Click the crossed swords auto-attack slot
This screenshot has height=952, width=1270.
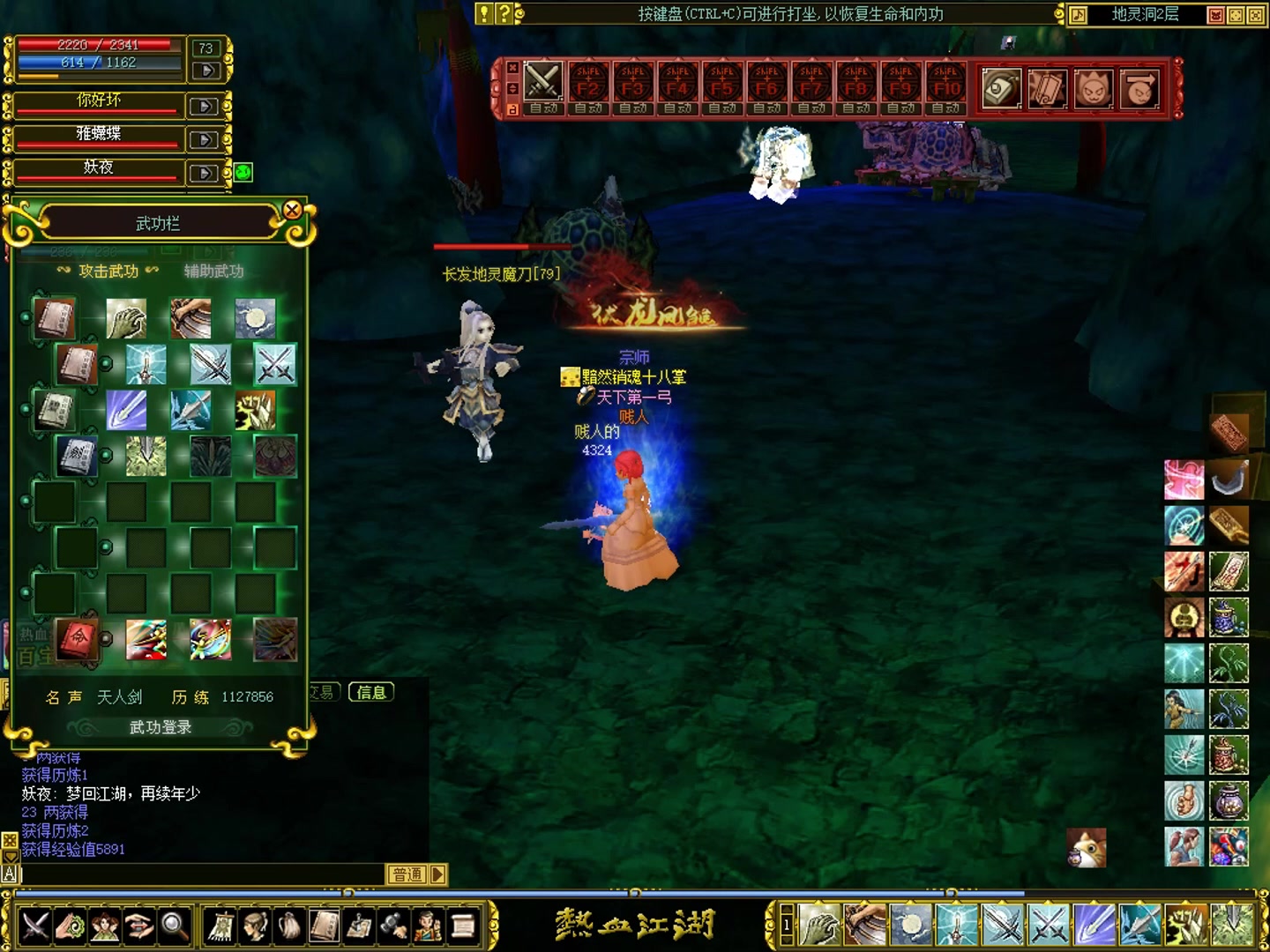[x=543, y=83]
